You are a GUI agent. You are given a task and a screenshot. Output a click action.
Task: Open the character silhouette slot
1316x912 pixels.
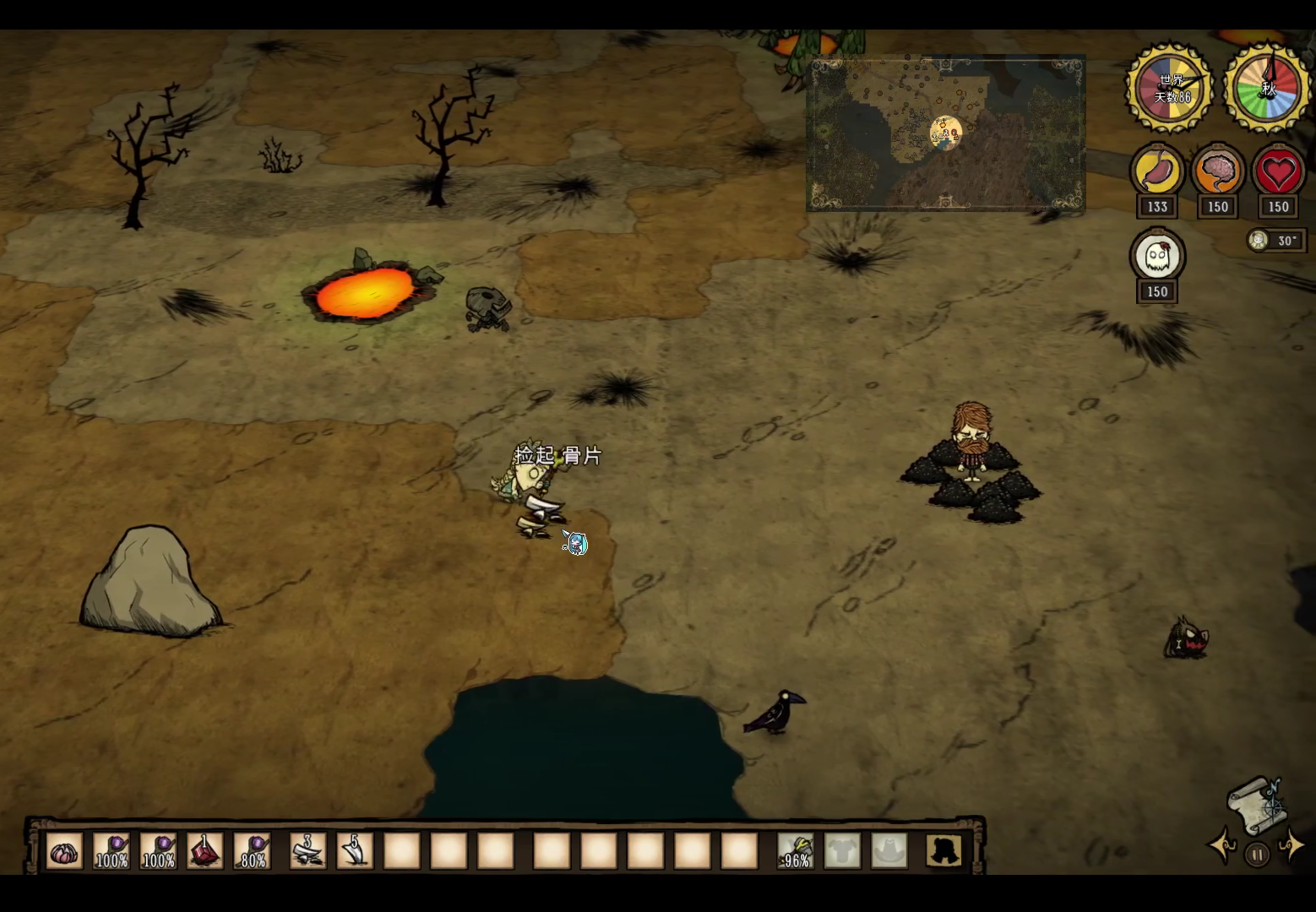click(x=943, y=851)
